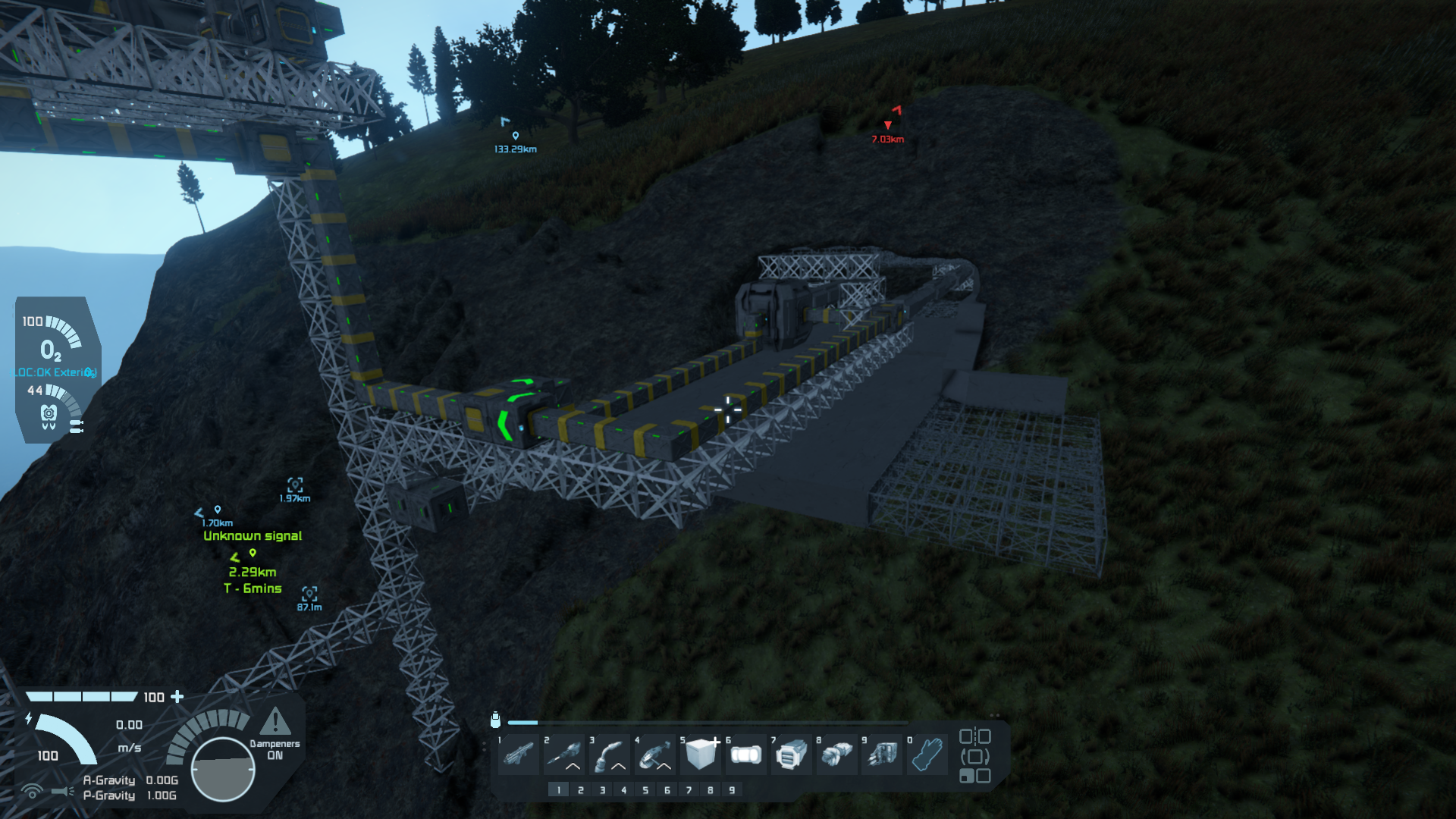Select the slot 6 block item
The image size is (1456, 819).
[746, 755]
